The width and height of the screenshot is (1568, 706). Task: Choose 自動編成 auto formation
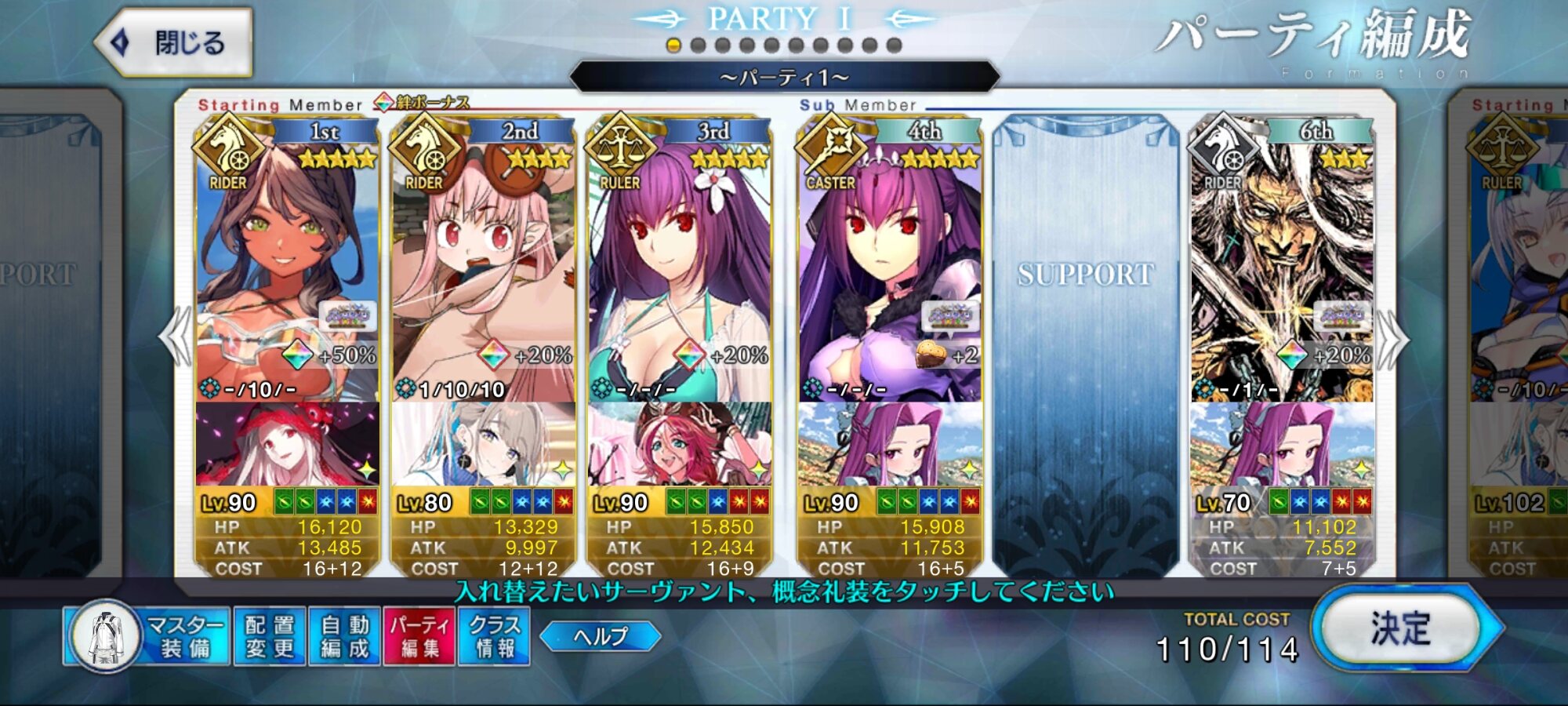click(344, 636)
